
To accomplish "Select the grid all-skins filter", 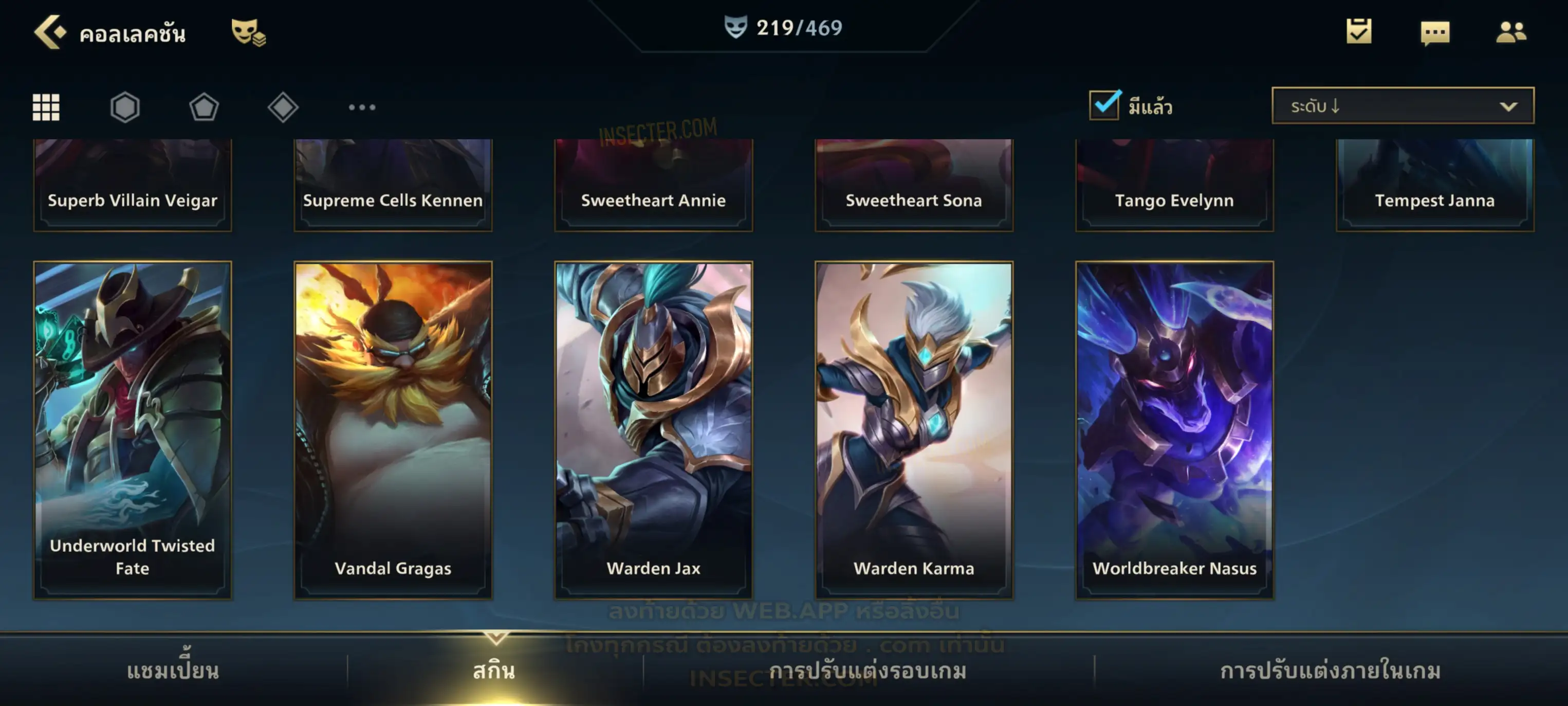I will tap(46, 107).
